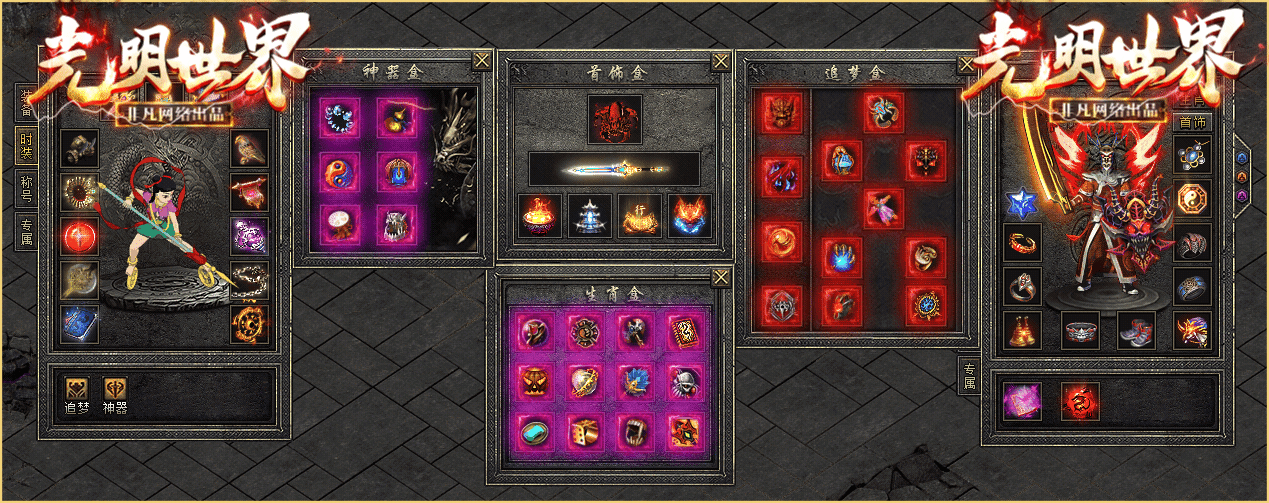Select the skull item in 生肖盒

681,379
